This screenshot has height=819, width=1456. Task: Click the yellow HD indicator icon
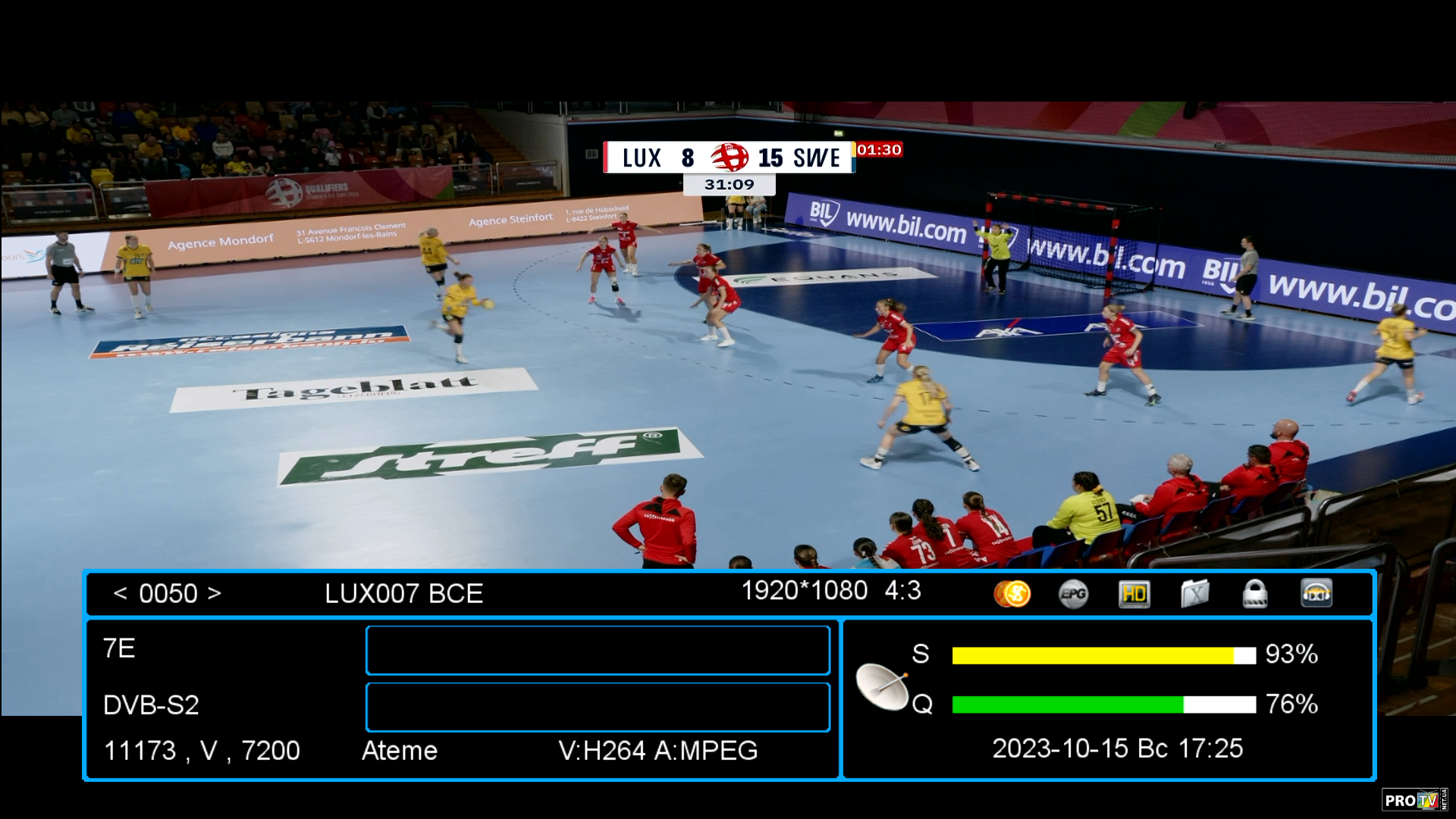pos(1134,594)
